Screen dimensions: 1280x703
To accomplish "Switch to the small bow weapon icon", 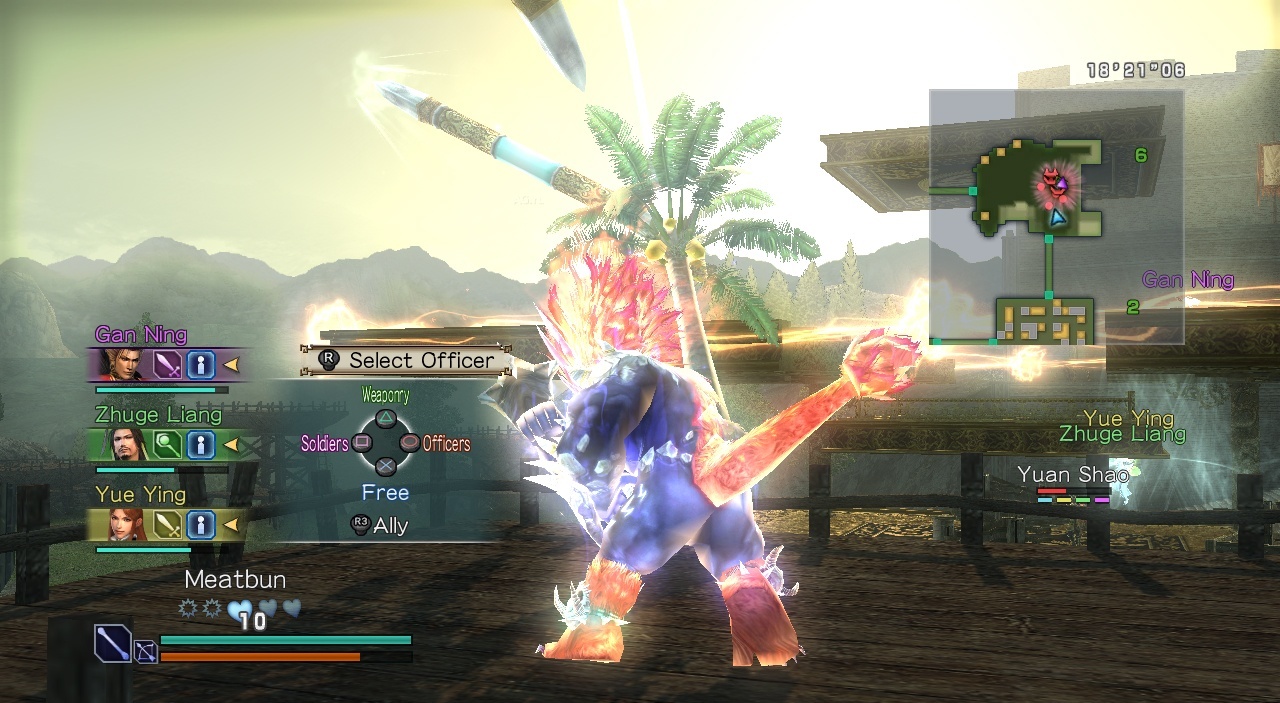I will (146, 652).
